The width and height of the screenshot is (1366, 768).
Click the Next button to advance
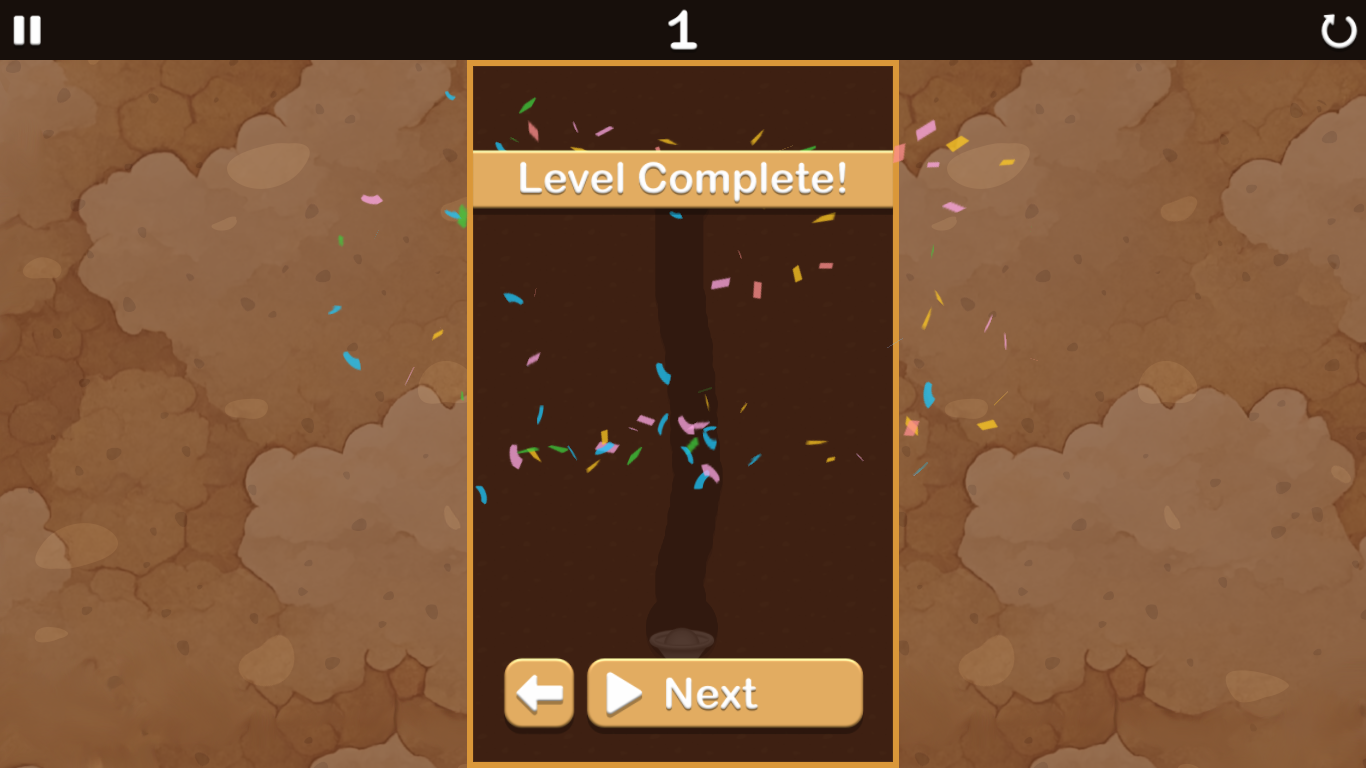point(724,693)
